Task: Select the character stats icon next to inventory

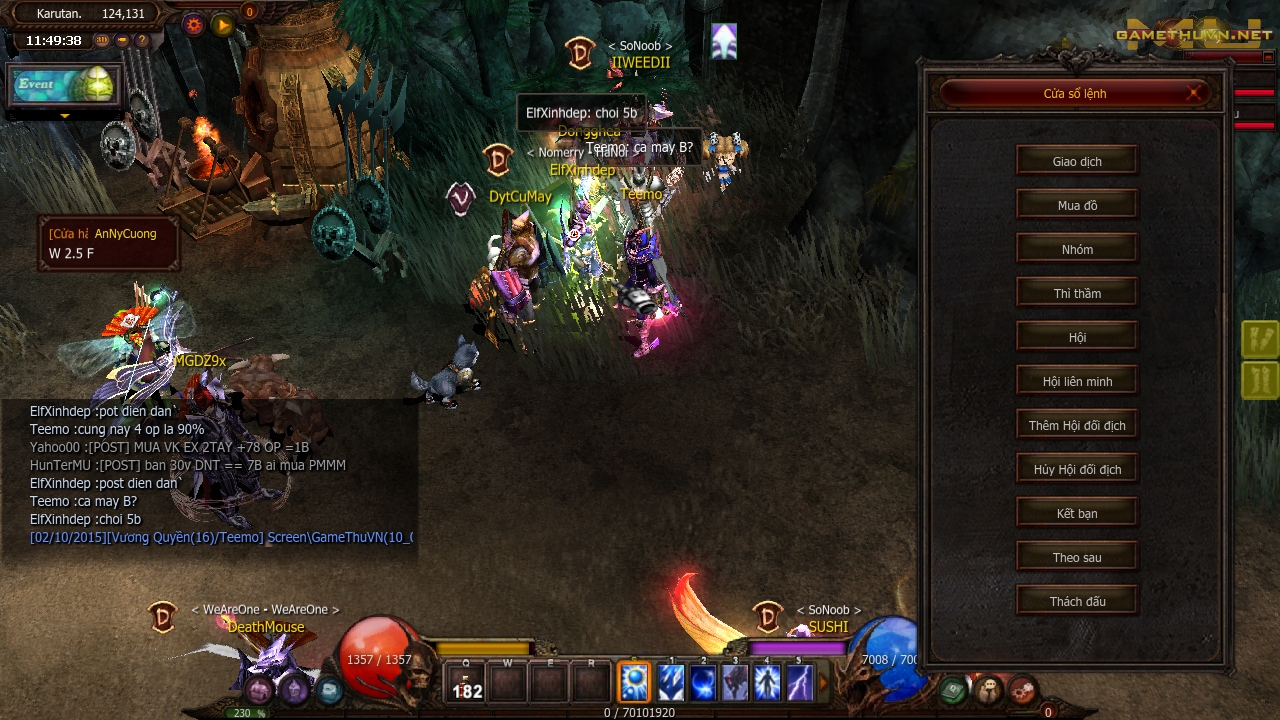Action: pyautogui.click(x=294, y=688)
